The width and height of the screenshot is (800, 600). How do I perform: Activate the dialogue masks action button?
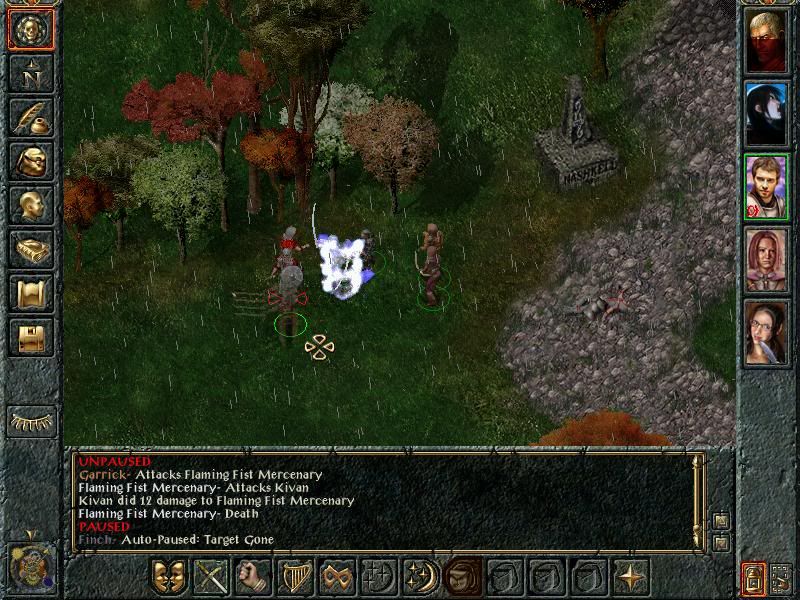pyautogui.click(x=170, y=577)
